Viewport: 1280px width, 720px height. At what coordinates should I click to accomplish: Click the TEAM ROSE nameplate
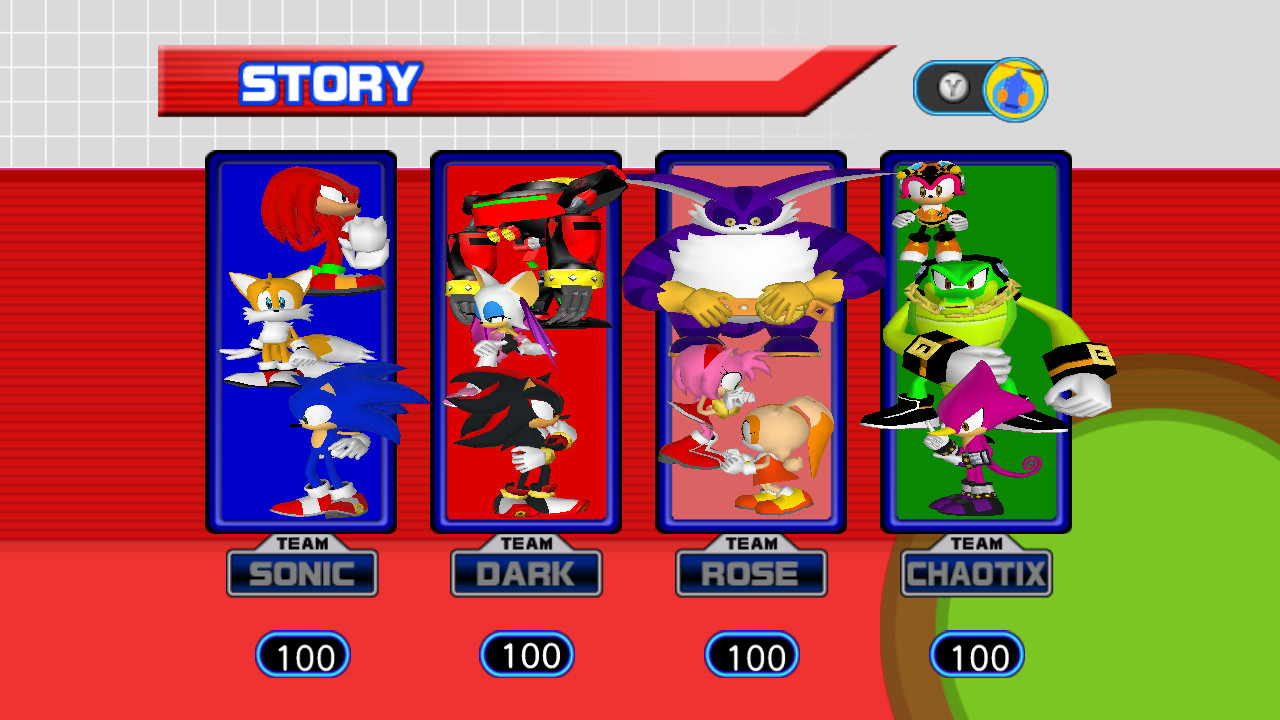751,573
